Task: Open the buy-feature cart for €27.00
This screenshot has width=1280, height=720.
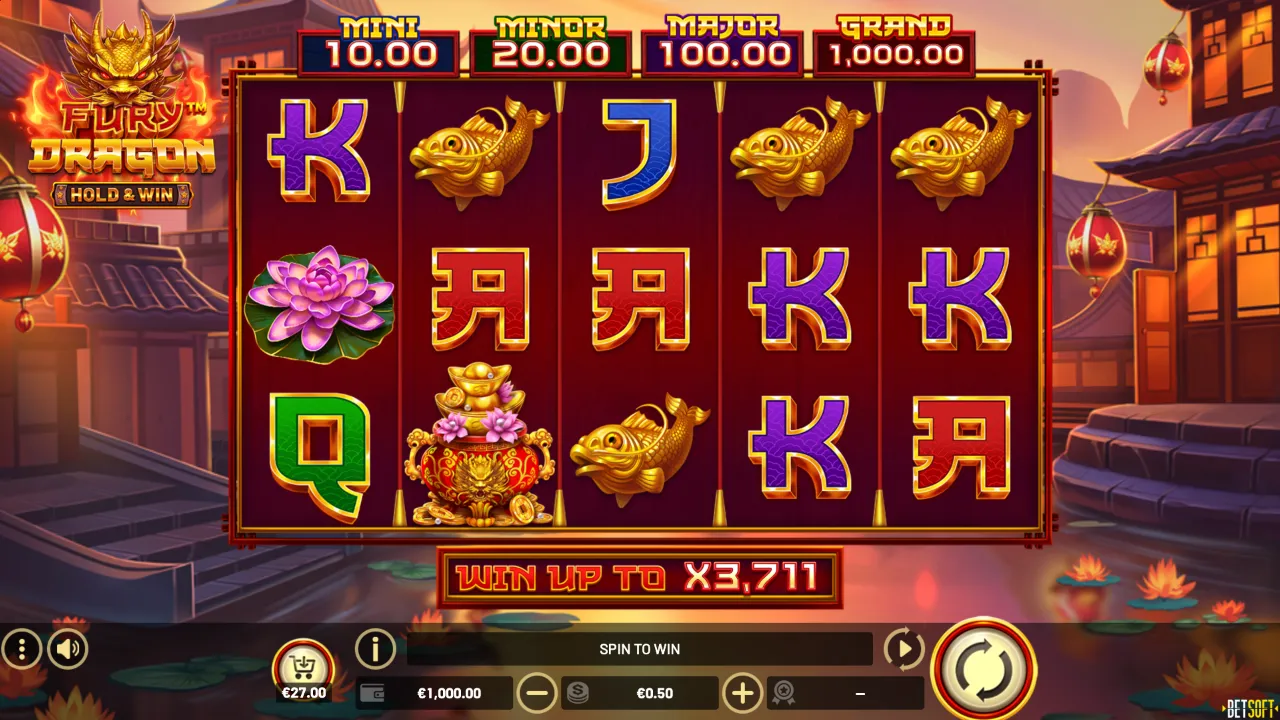Action: (x=304, y=665)
